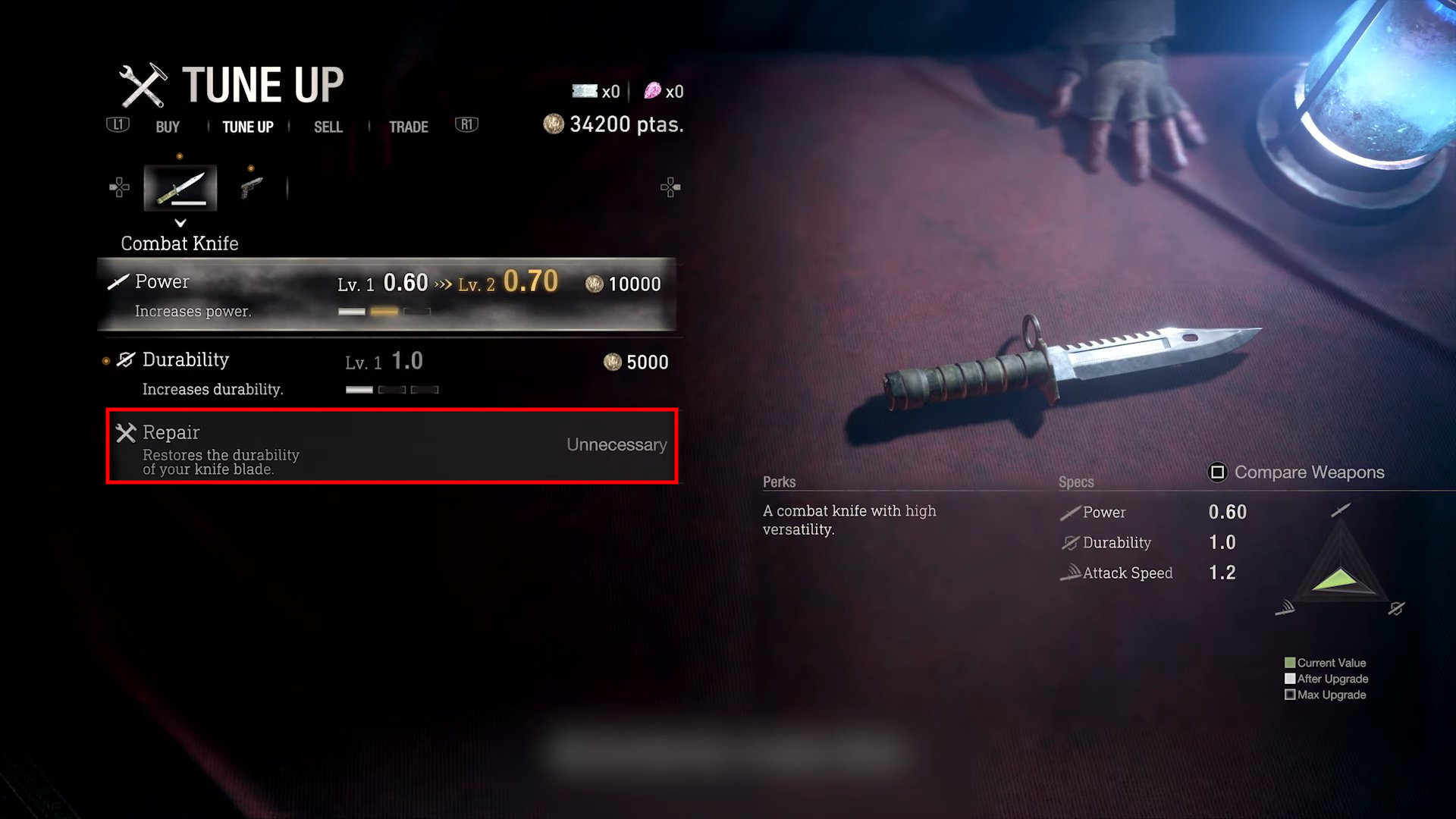Image resolution: width=1456 pixels, height=819 pixels.
Task: Select the Durability upgrade row
Action: pos(387,372)
